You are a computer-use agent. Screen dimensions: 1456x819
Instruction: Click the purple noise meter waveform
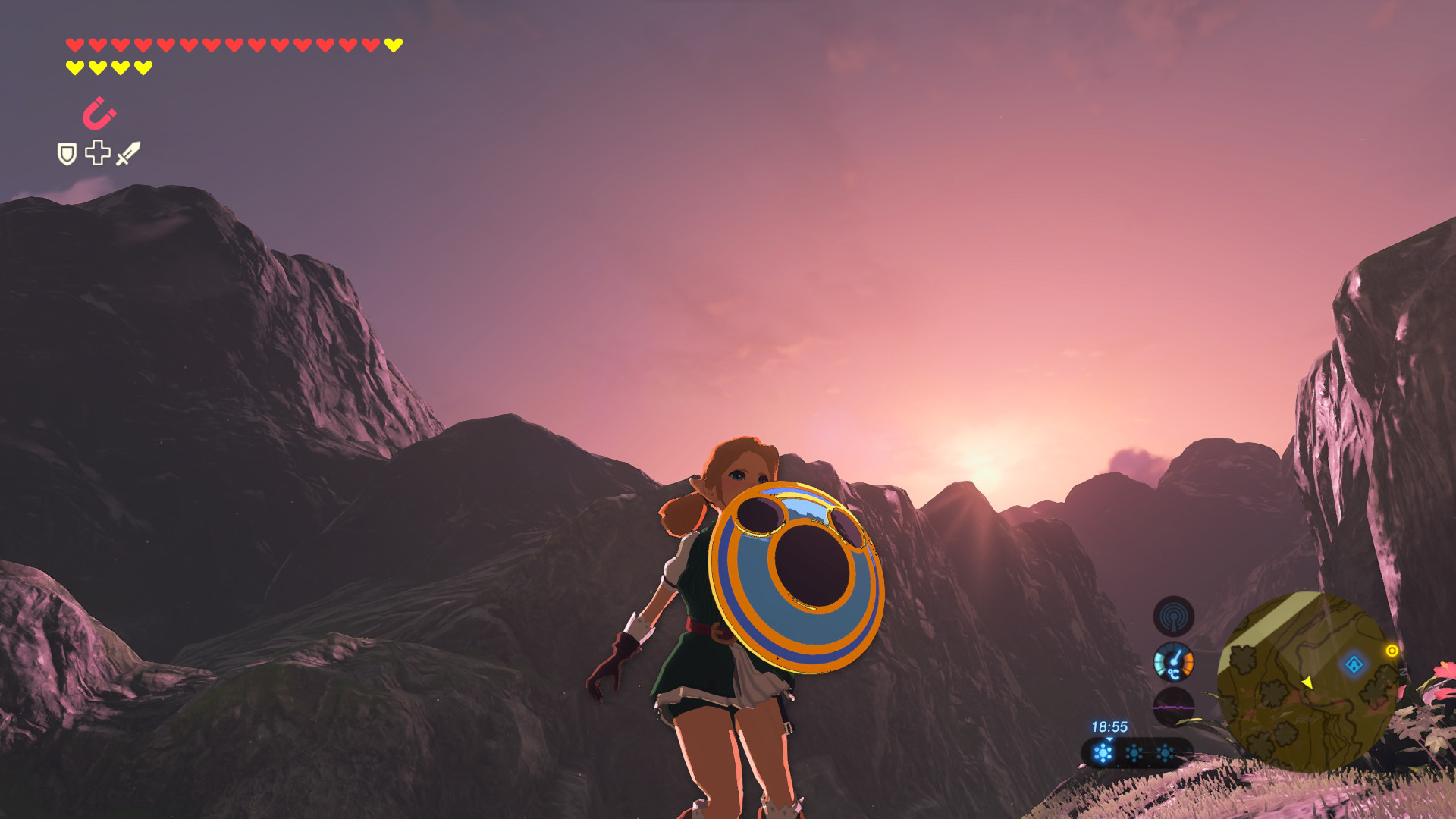1173,708
